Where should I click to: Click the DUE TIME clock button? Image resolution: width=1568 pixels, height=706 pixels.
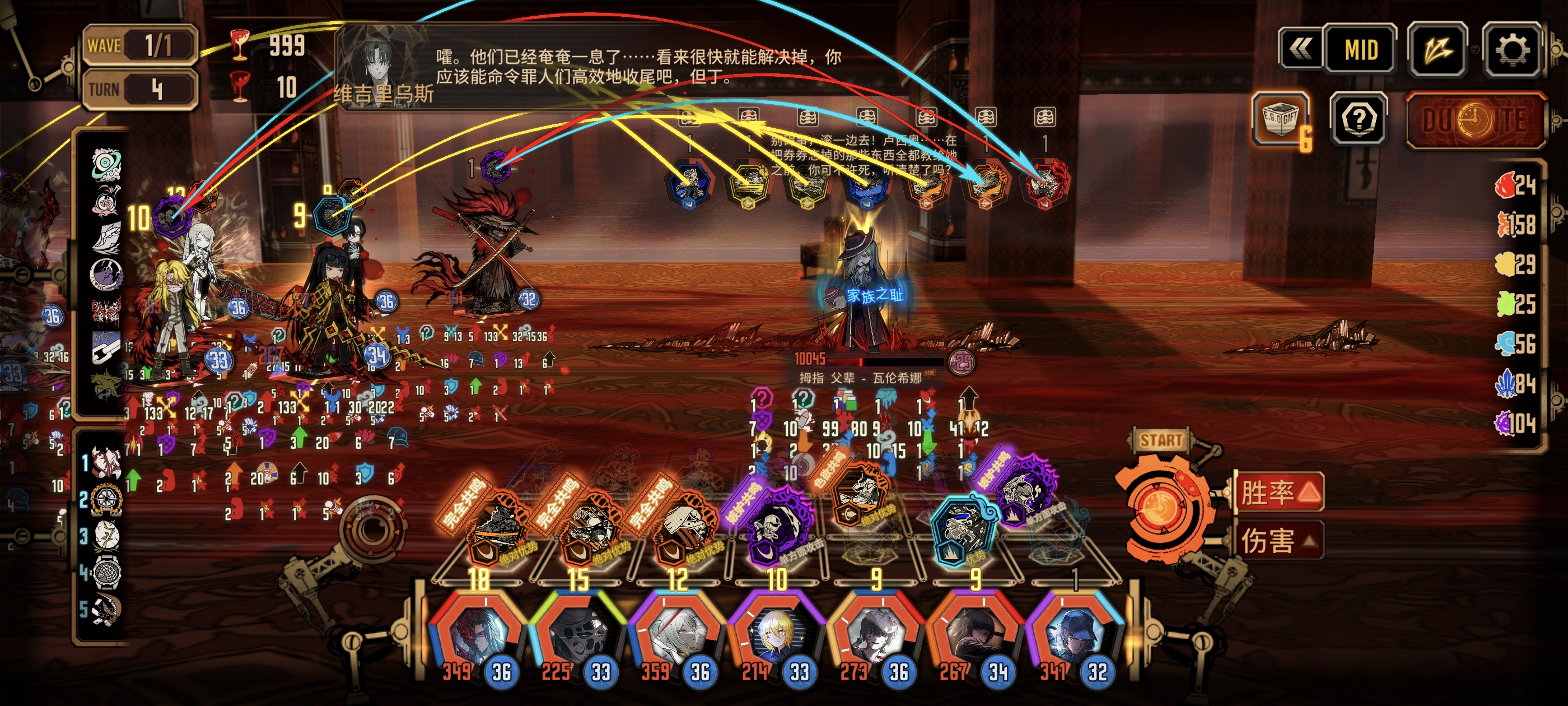pos(1476,120)
